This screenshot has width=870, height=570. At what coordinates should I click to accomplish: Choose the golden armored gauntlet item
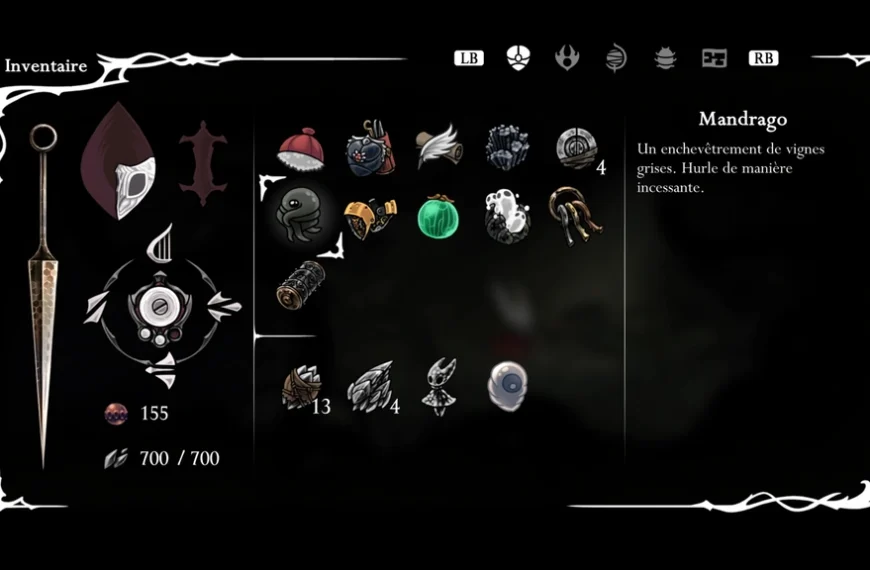369,217
